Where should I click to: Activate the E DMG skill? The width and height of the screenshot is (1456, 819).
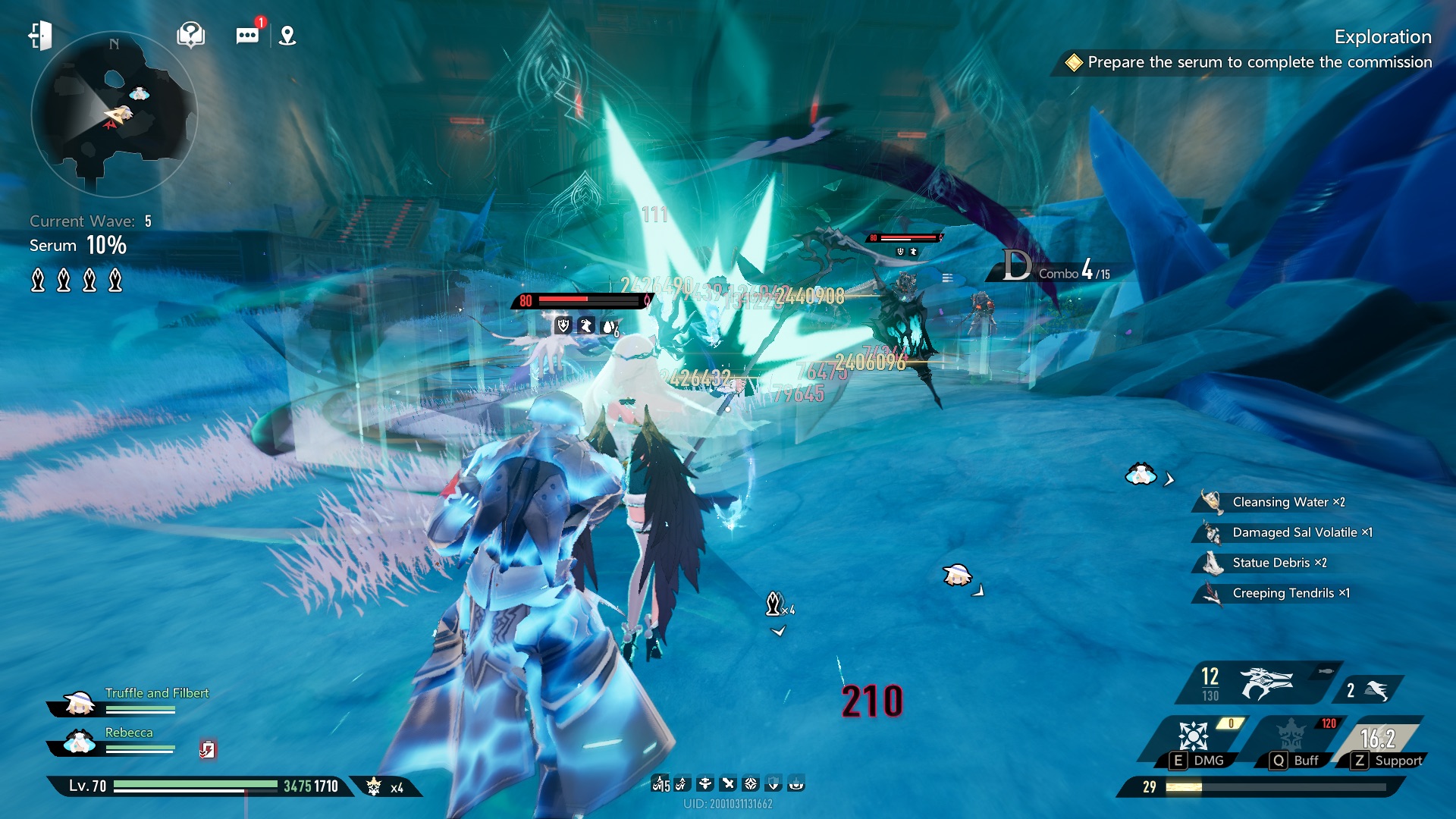[1193, 739]
